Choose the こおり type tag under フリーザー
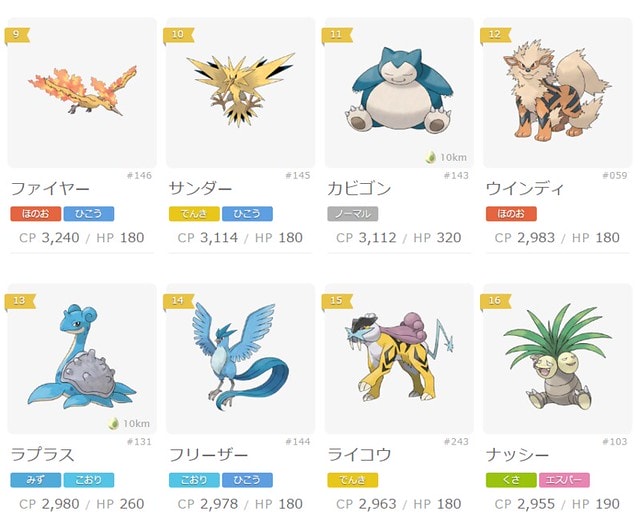 point(194,480)
